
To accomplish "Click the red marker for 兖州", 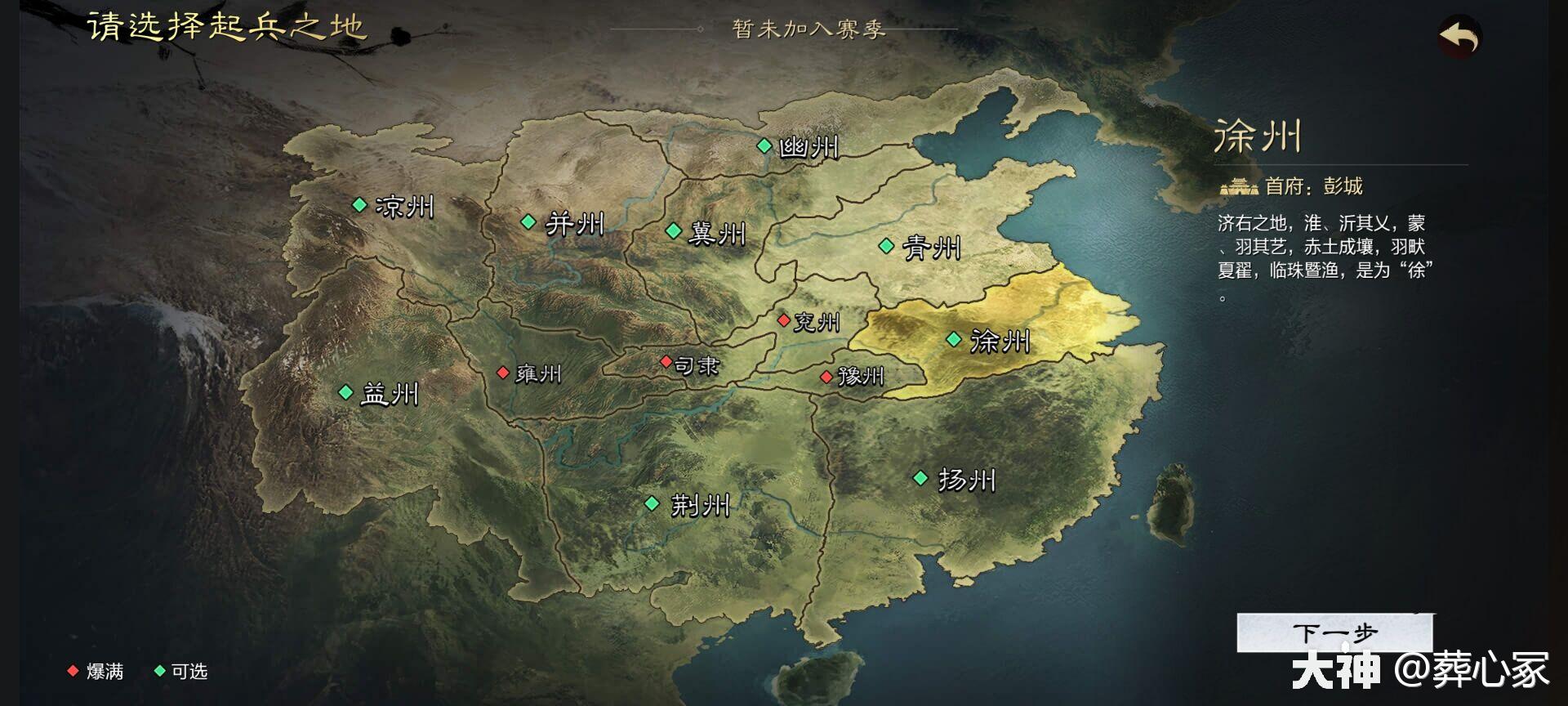I will tap(786, 322).
